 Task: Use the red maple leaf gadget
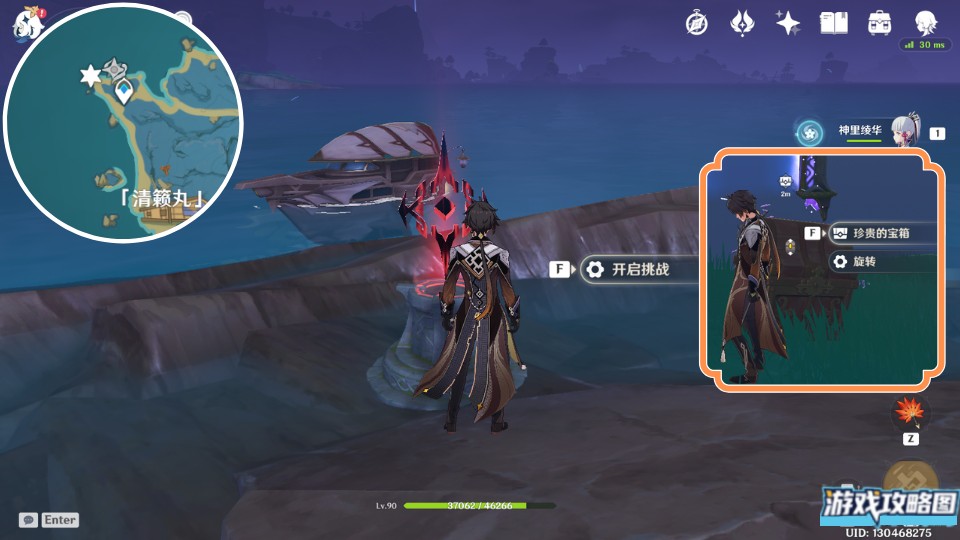(910, 412)
